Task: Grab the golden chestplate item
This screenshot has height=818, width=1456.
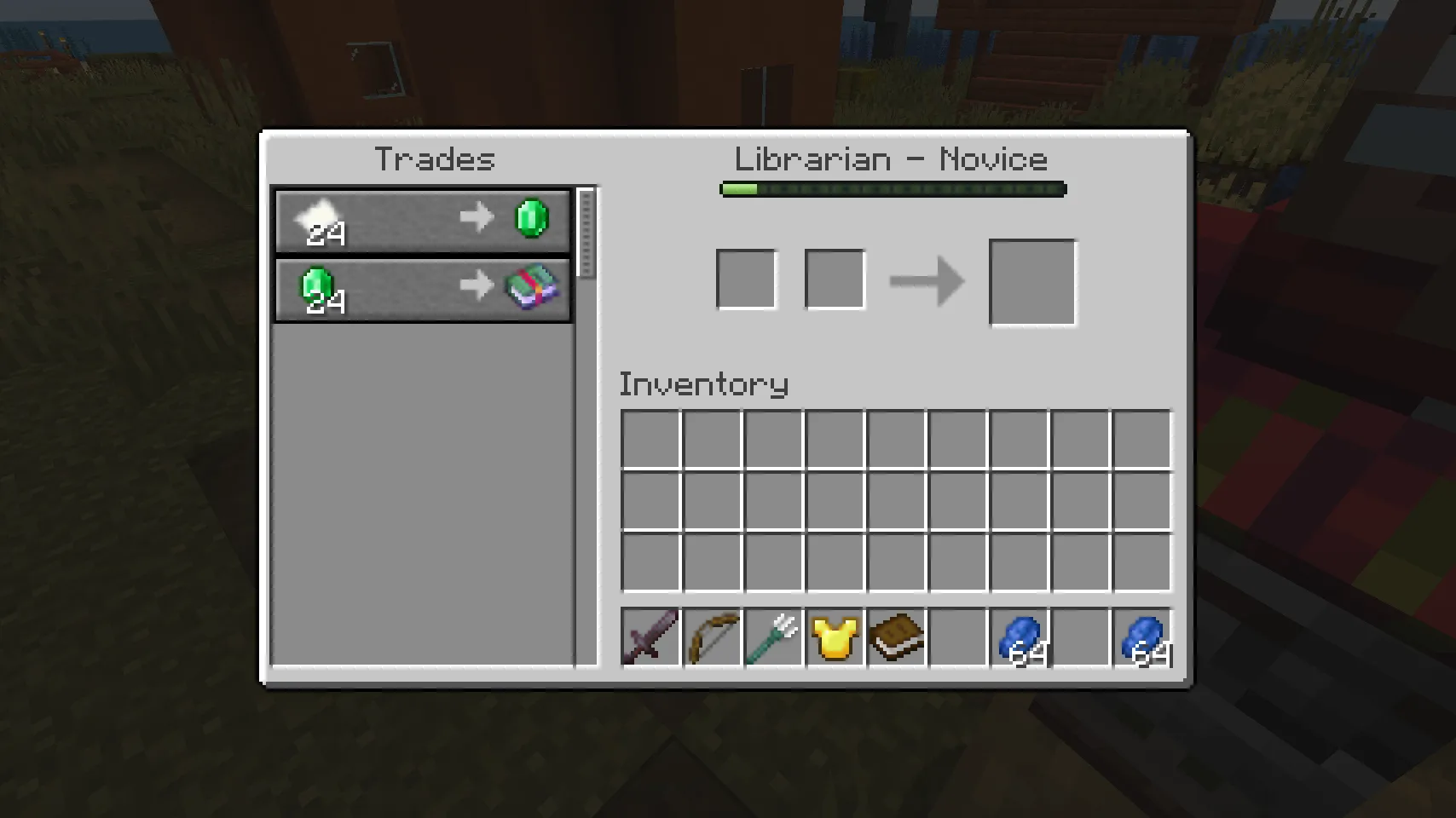Action: (835, 637)
